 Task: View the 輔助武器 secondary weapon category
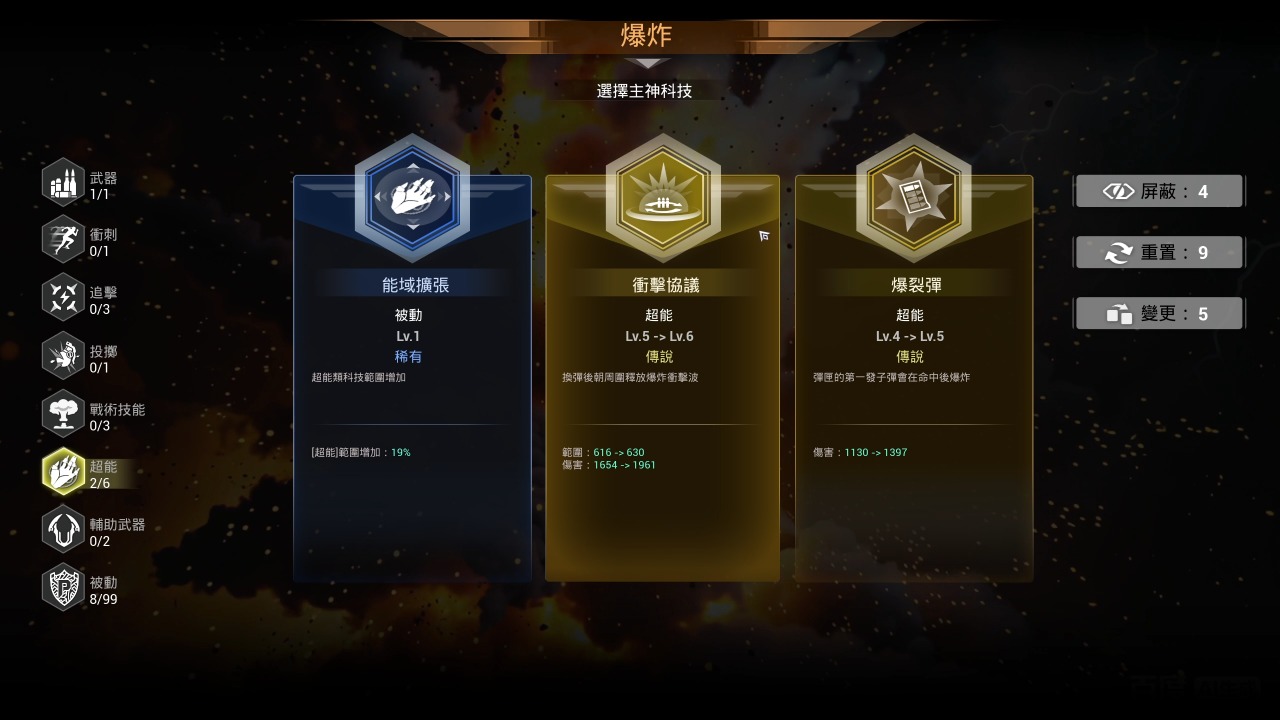coord(64,531)
